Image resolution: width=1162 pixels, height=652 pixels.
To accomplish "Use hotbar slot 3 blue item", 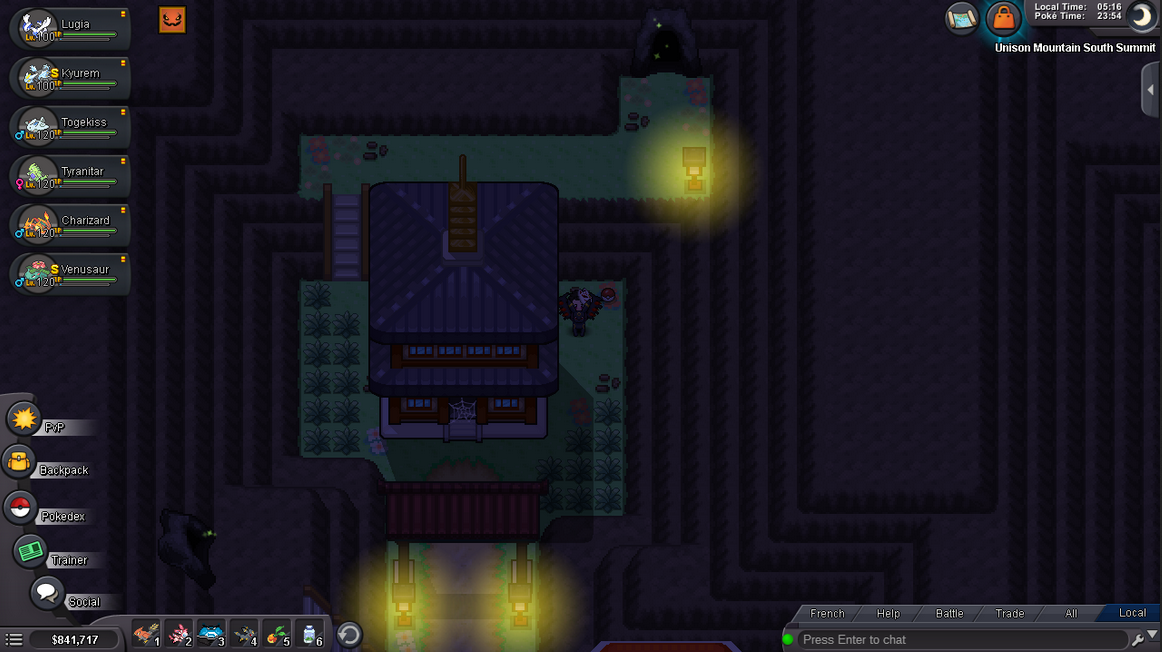I will coord(210,634).
